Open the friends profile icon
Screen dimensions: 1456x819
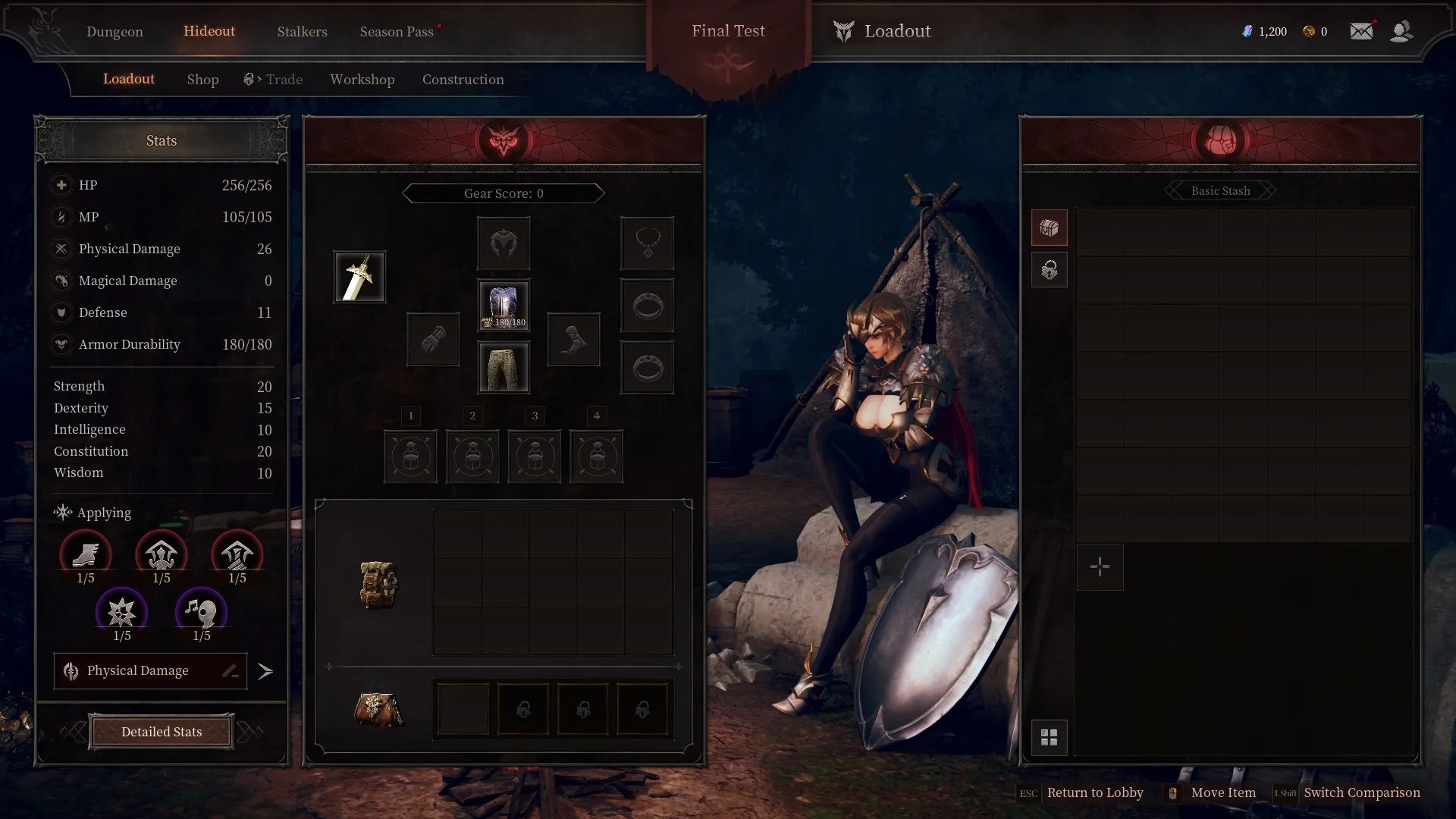[1401, 31]
